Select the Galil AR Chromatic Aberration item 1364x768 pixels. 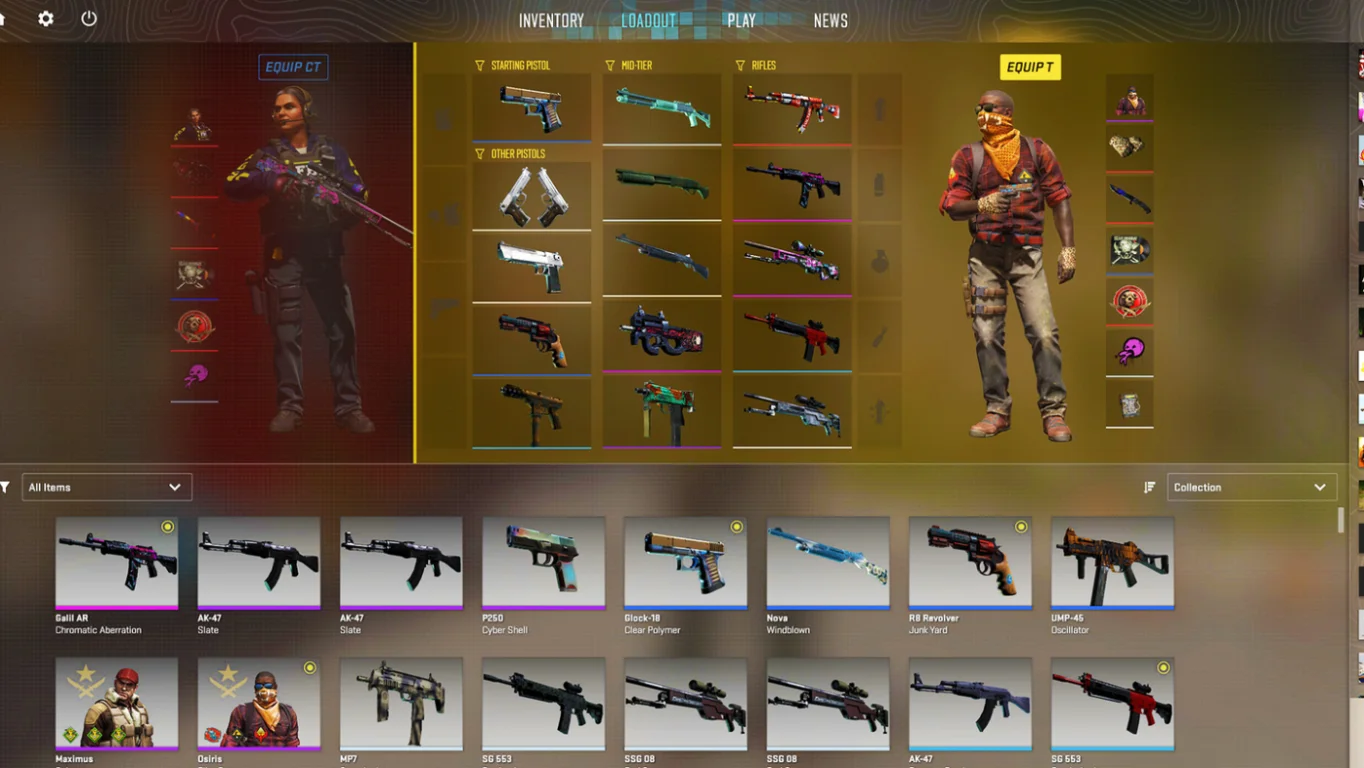117,562
